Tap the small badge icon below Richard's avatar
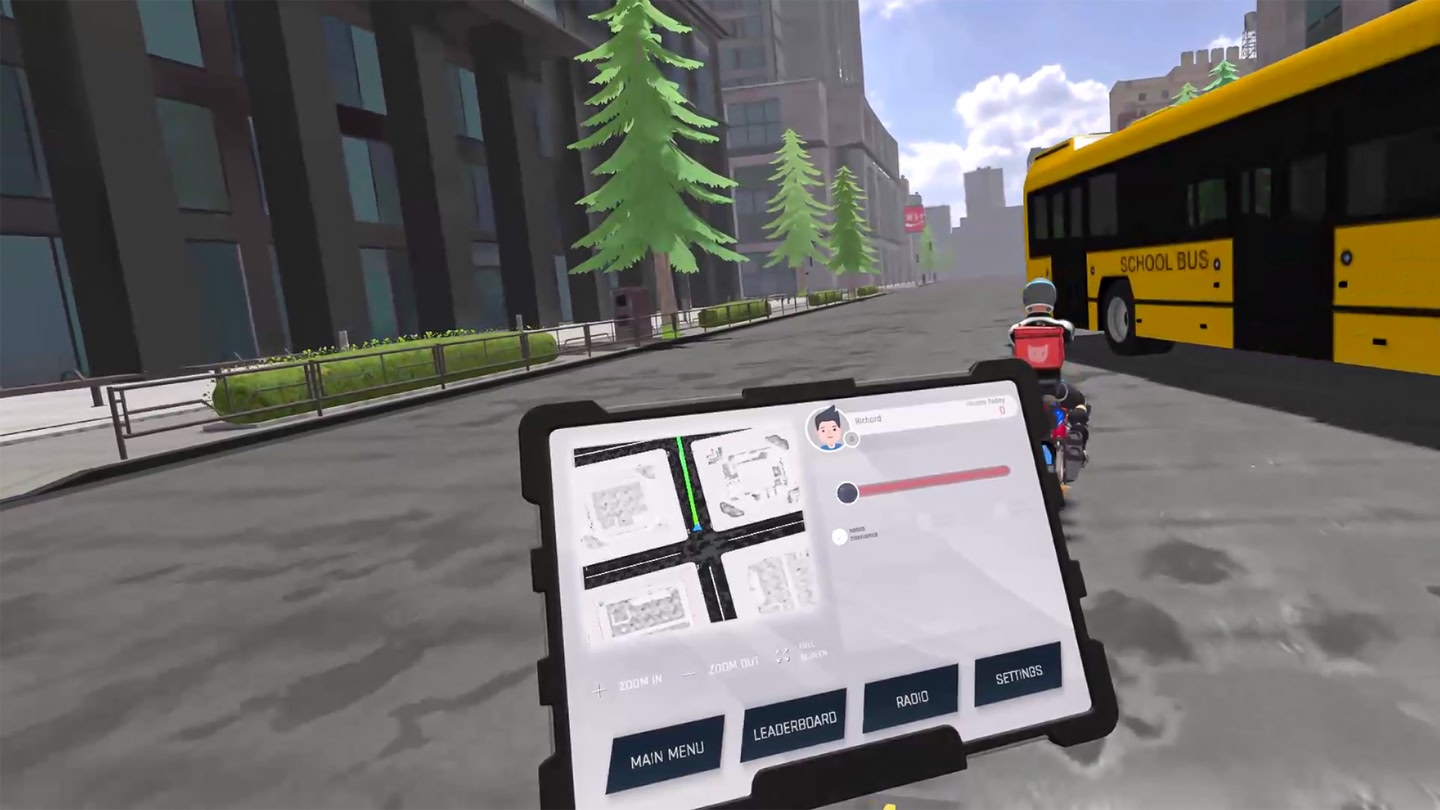This screenshot has width=1440, height=810. pos(852,439)
